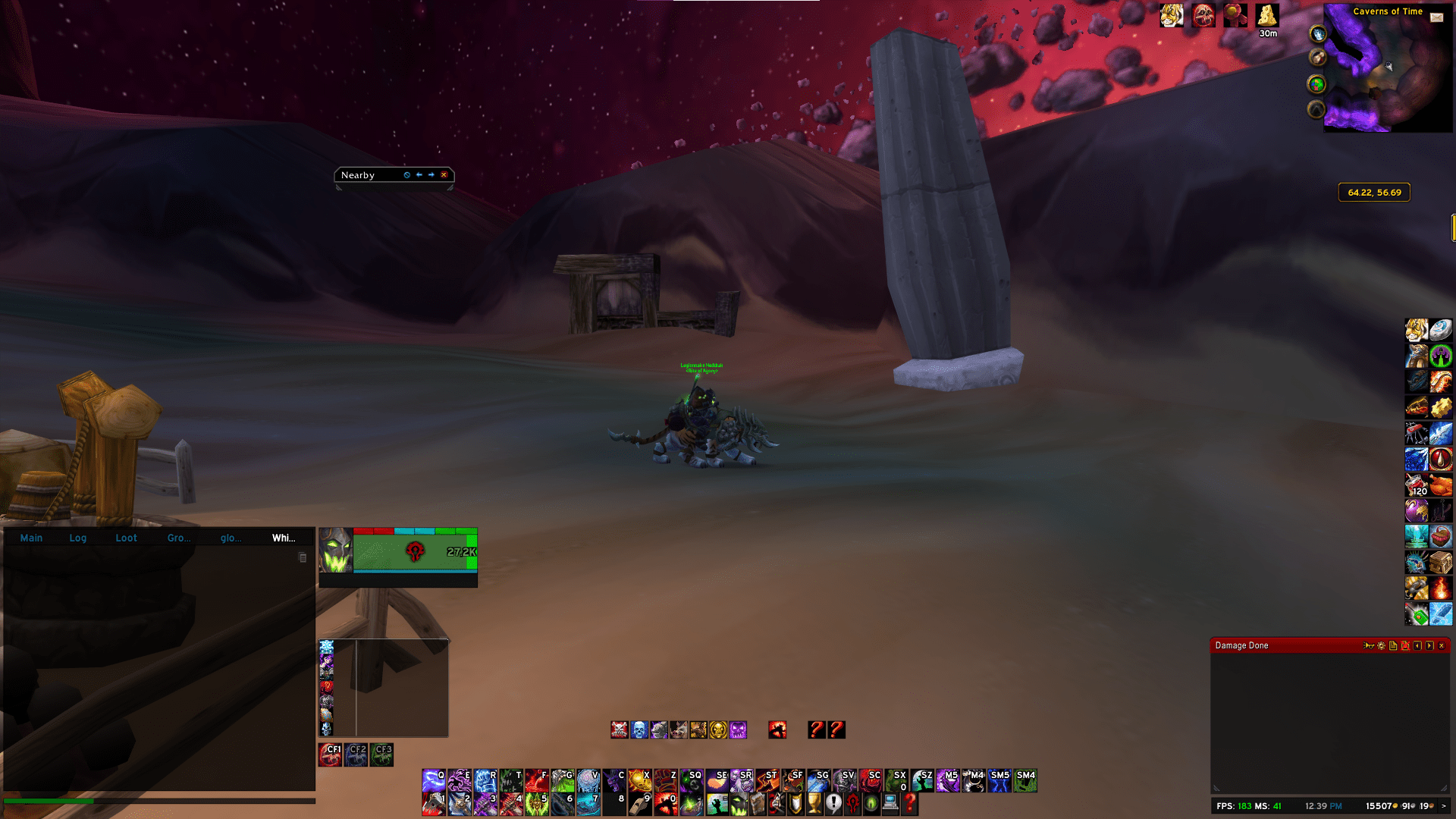Select the Main chat tab
This screenshot has height=819, width=1456.
pos(31,538)
